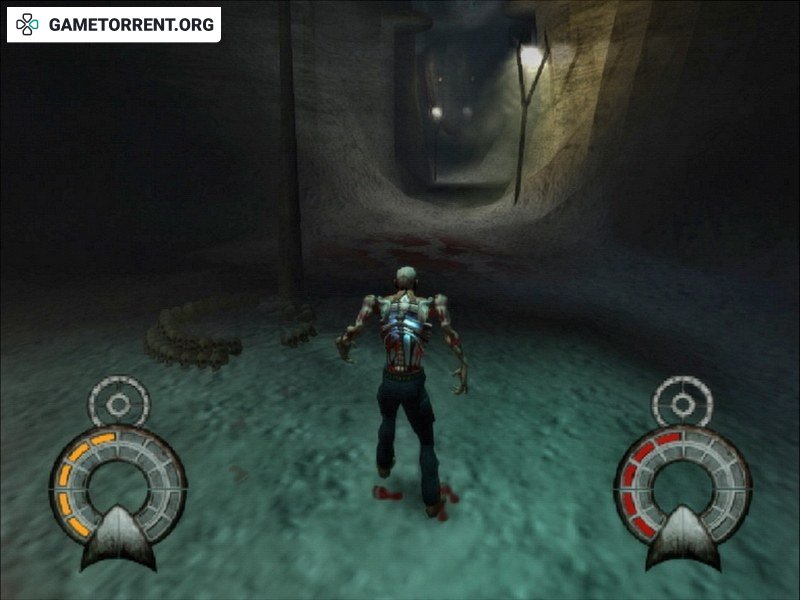Open the GAMETORRENT.ORG watermark logo
Viewport: 800px width, 600px height.
click(x=114, y=25)
